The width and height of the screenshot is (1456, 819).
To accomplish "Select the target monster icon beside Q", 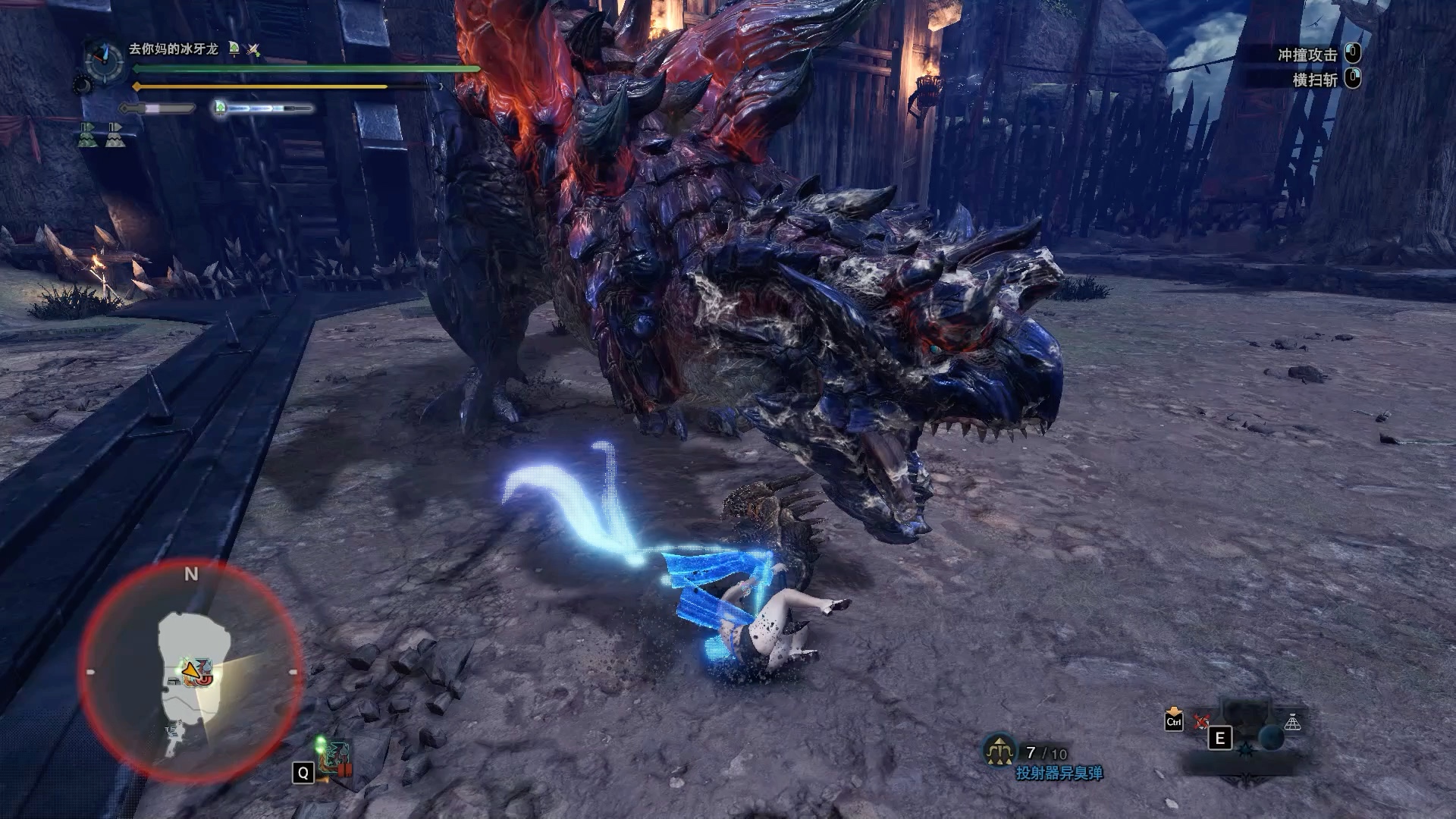I will 334,758.
